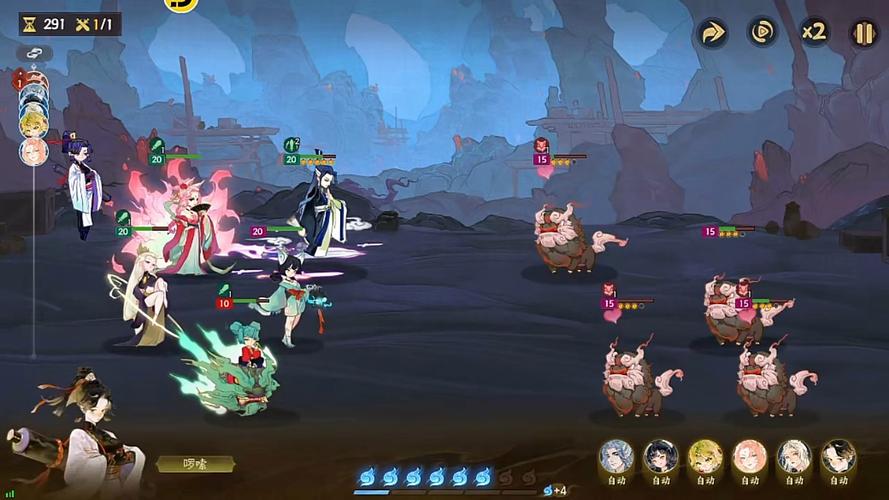Click the 哼嗦 label beside the speaker
The width and height of the screenshot is (889, 500).
(195, 464)
